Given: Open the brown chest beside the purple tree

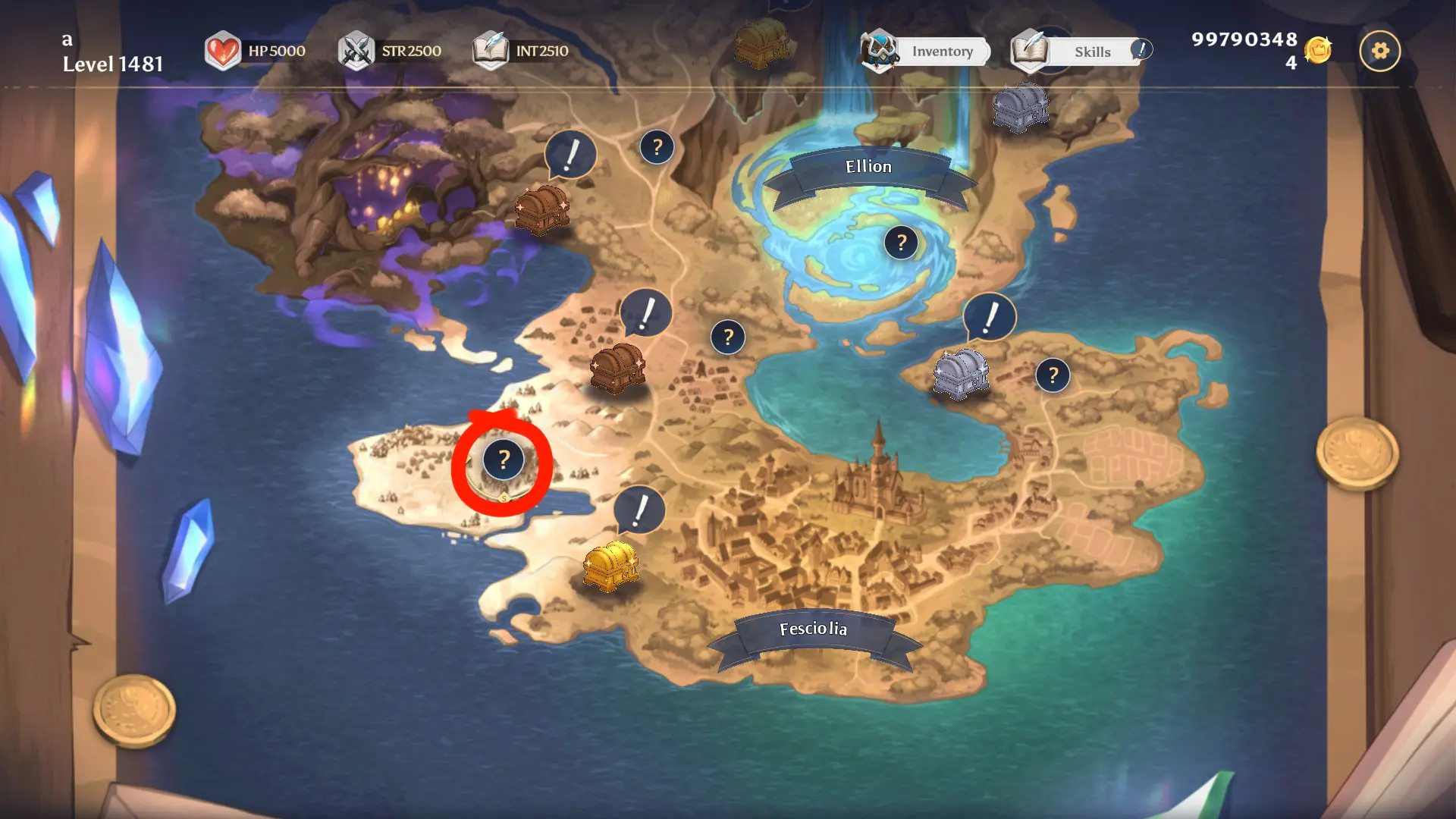Looking at the screenshot, I should [541, 208].
